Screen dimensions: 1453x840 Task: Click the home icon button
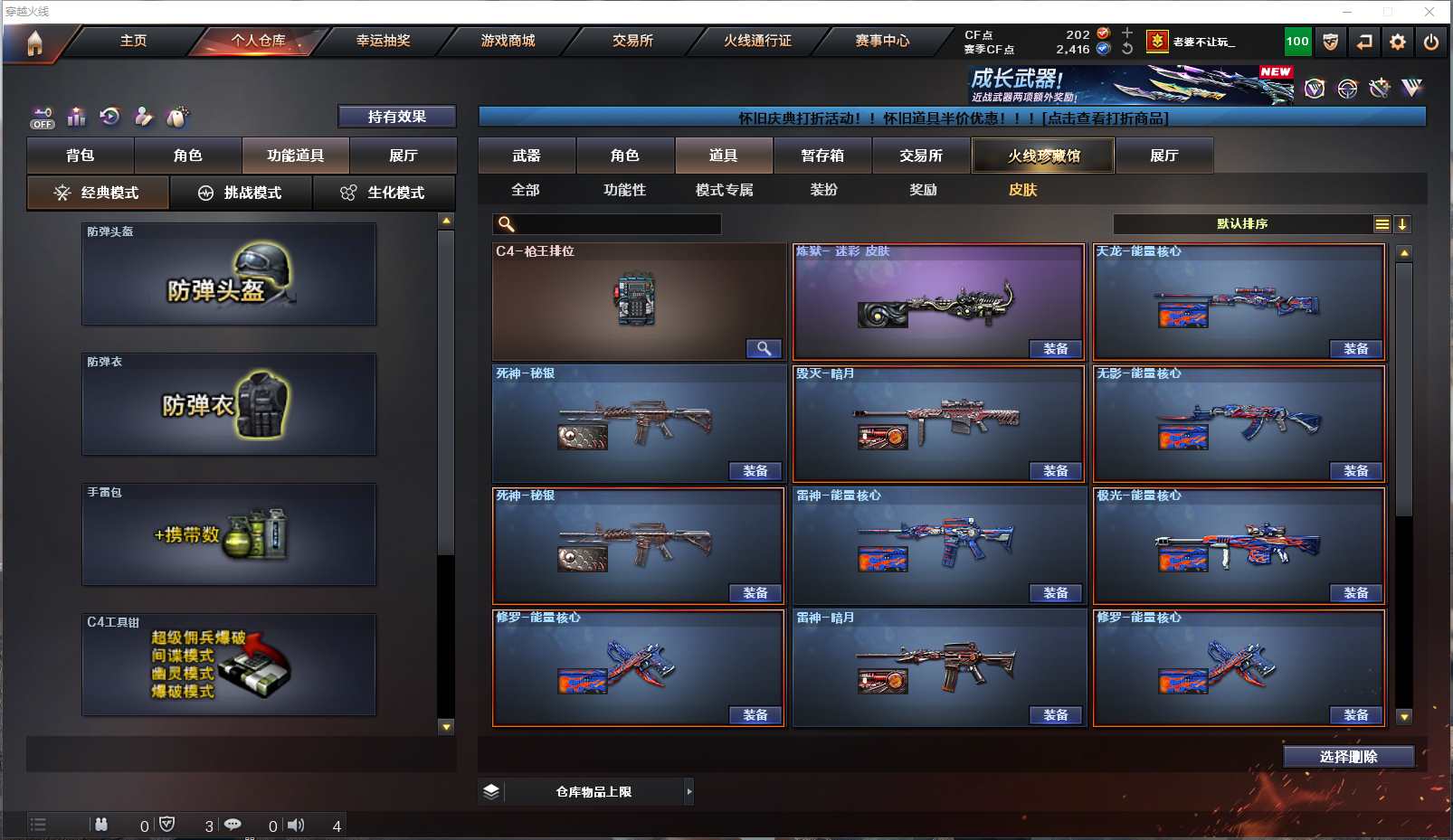pyautogui.click(x=34, y=42)
